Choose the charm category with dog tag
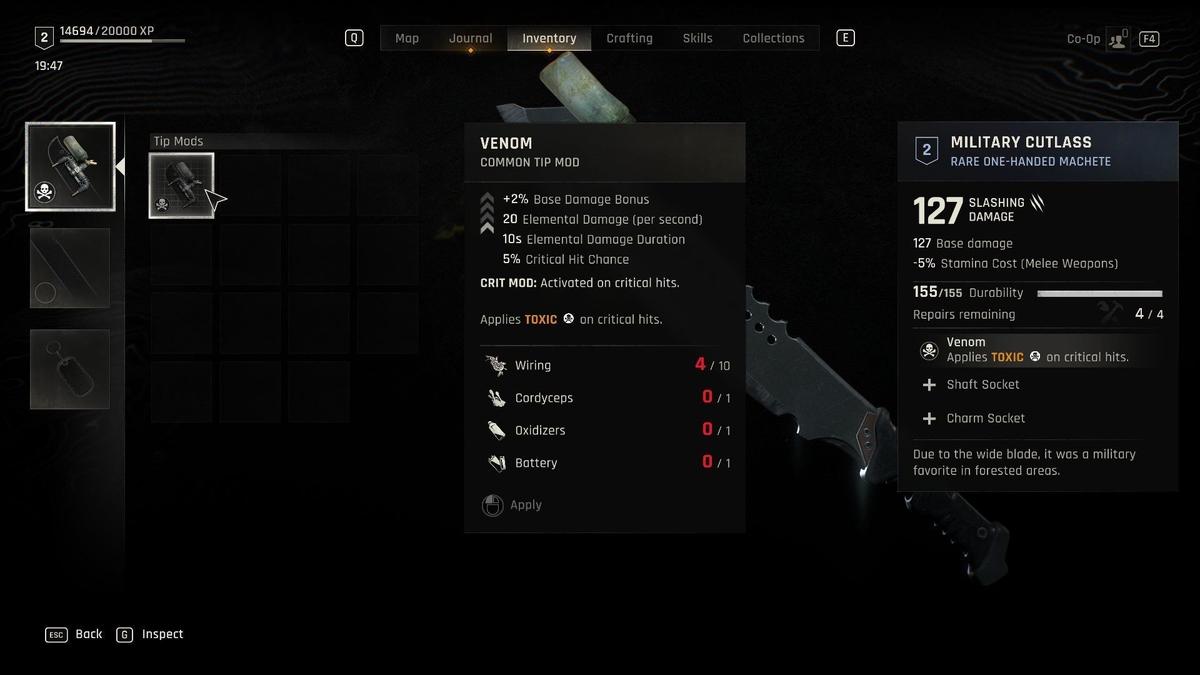 (70, 369)
